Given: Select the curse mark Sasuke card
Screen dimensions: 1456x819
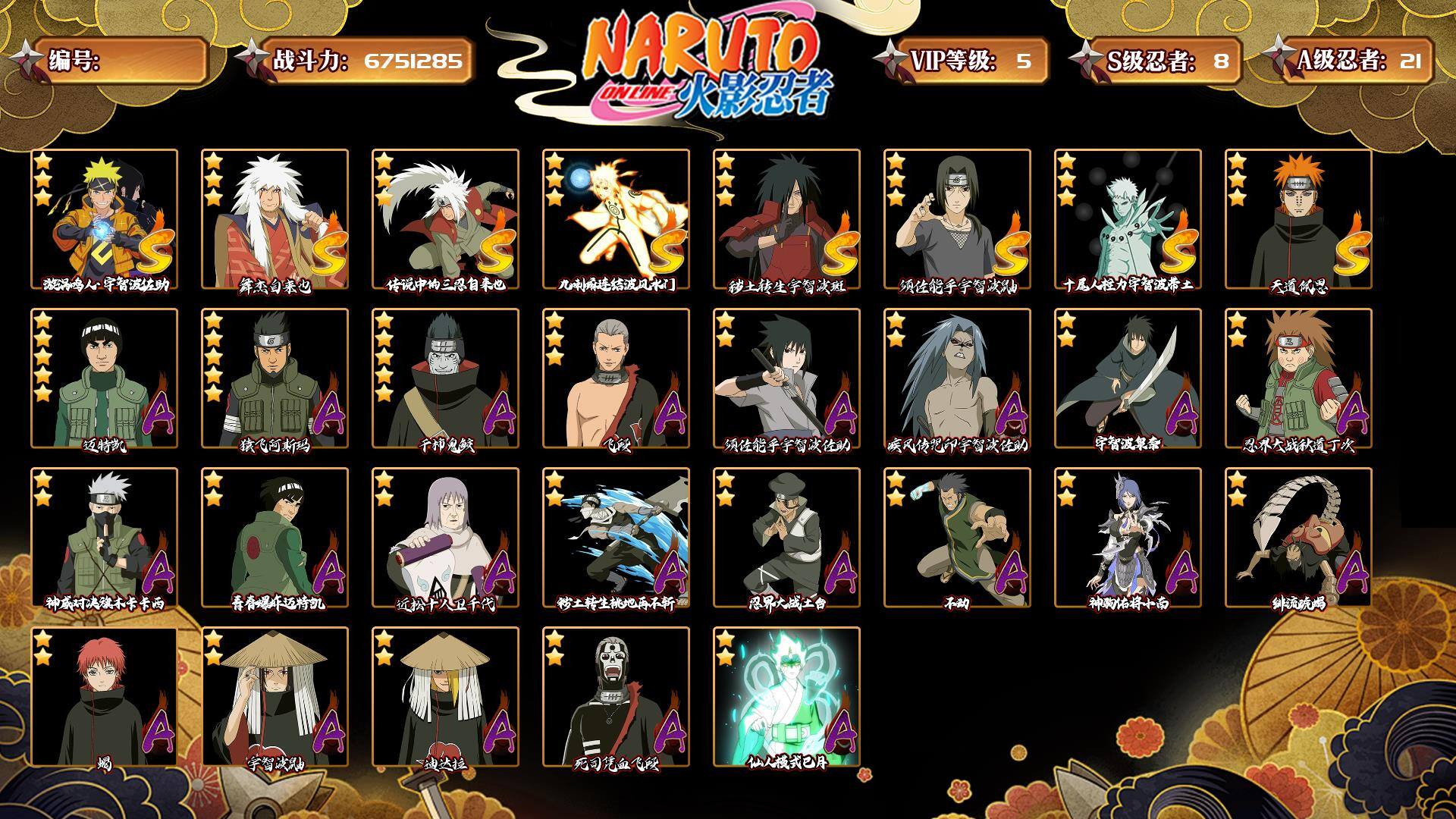Looking at the screenshot, I should click(x=957, y=378).
